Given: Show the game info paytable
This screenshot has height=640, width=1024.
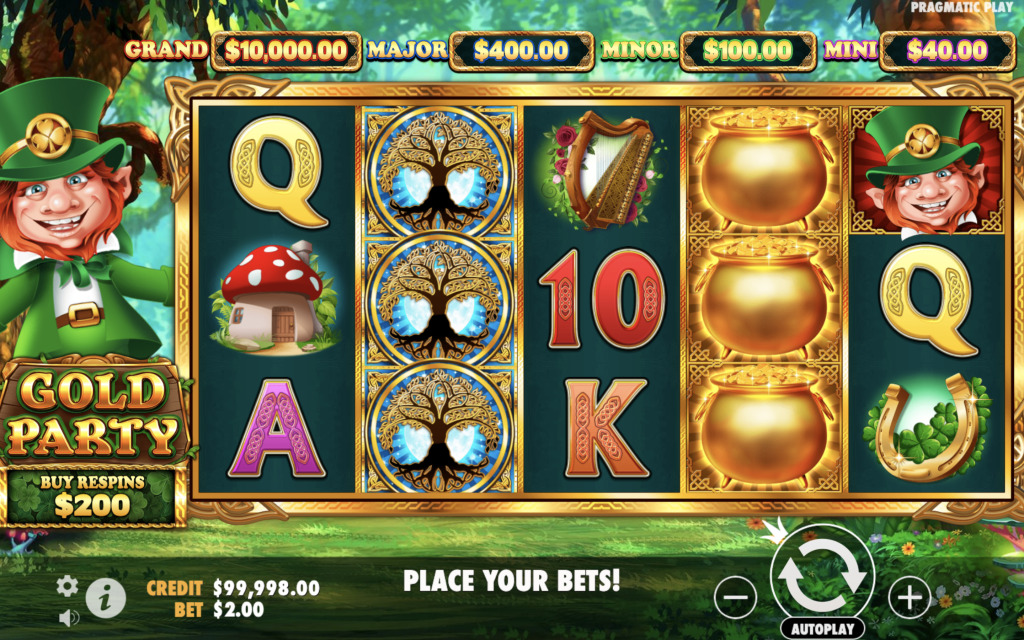Looking at the screenshot, I should 105,598.
